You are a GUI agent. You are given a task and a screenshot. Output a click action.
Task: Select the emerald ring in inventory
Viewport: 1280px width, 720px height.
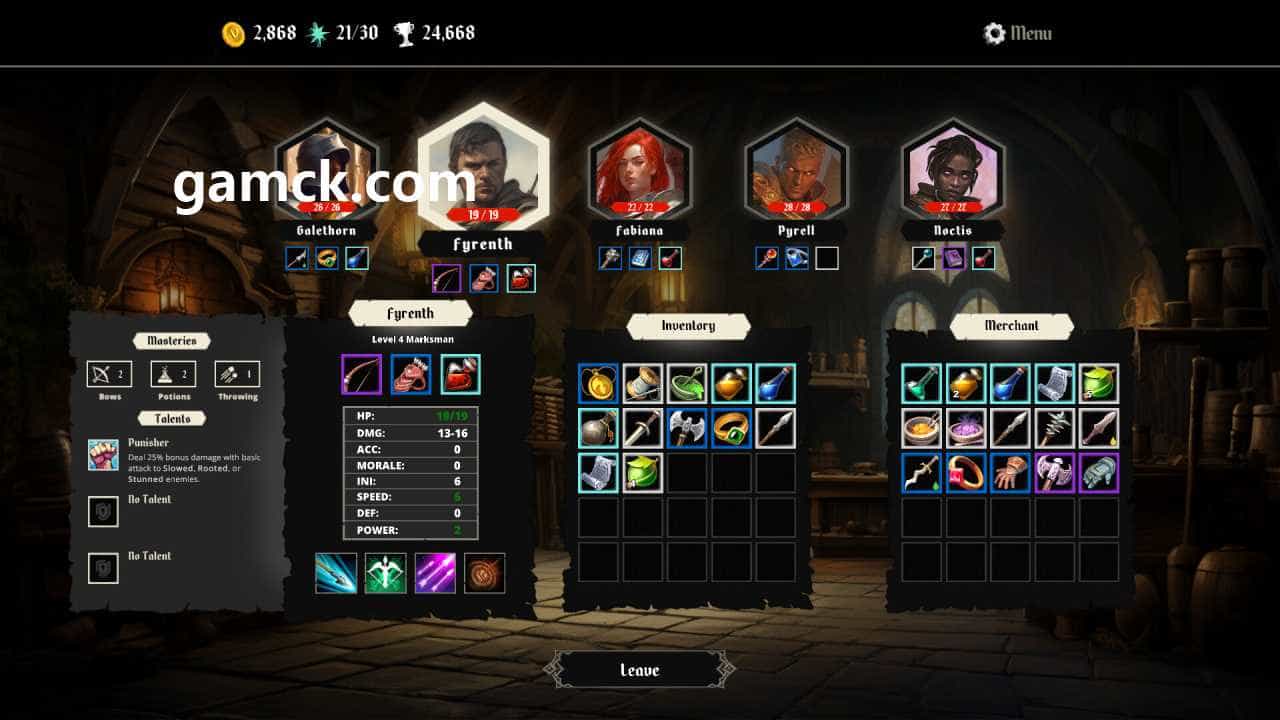pyautogui.click(x=731, y=428)
